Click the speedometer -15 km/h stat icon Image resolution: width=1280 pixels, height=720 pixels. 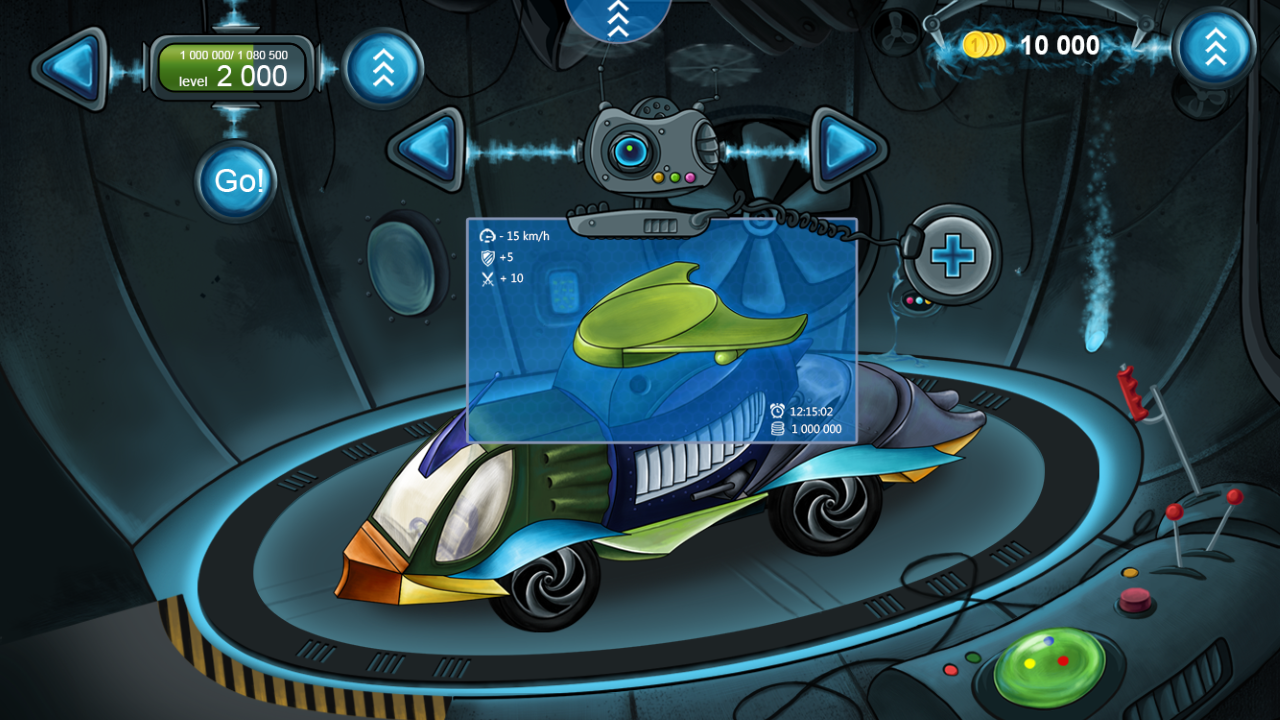coord(487,235)
